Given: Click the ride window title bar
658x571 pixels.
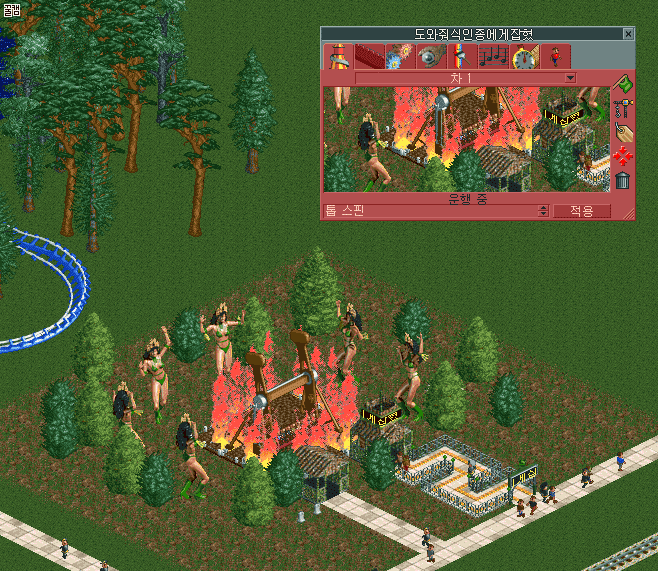Looking at the screenshot, I should 472,34.
